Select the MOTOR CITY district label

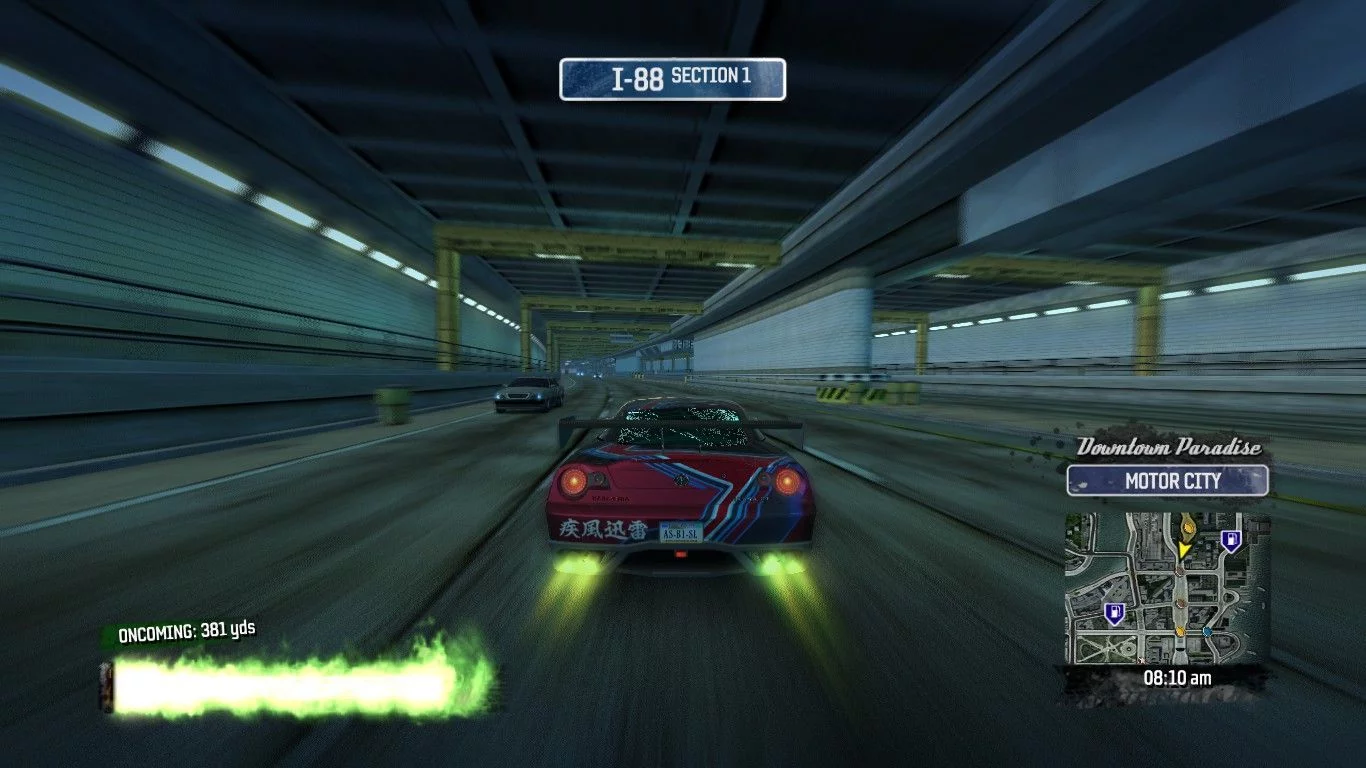[1168, 481]
